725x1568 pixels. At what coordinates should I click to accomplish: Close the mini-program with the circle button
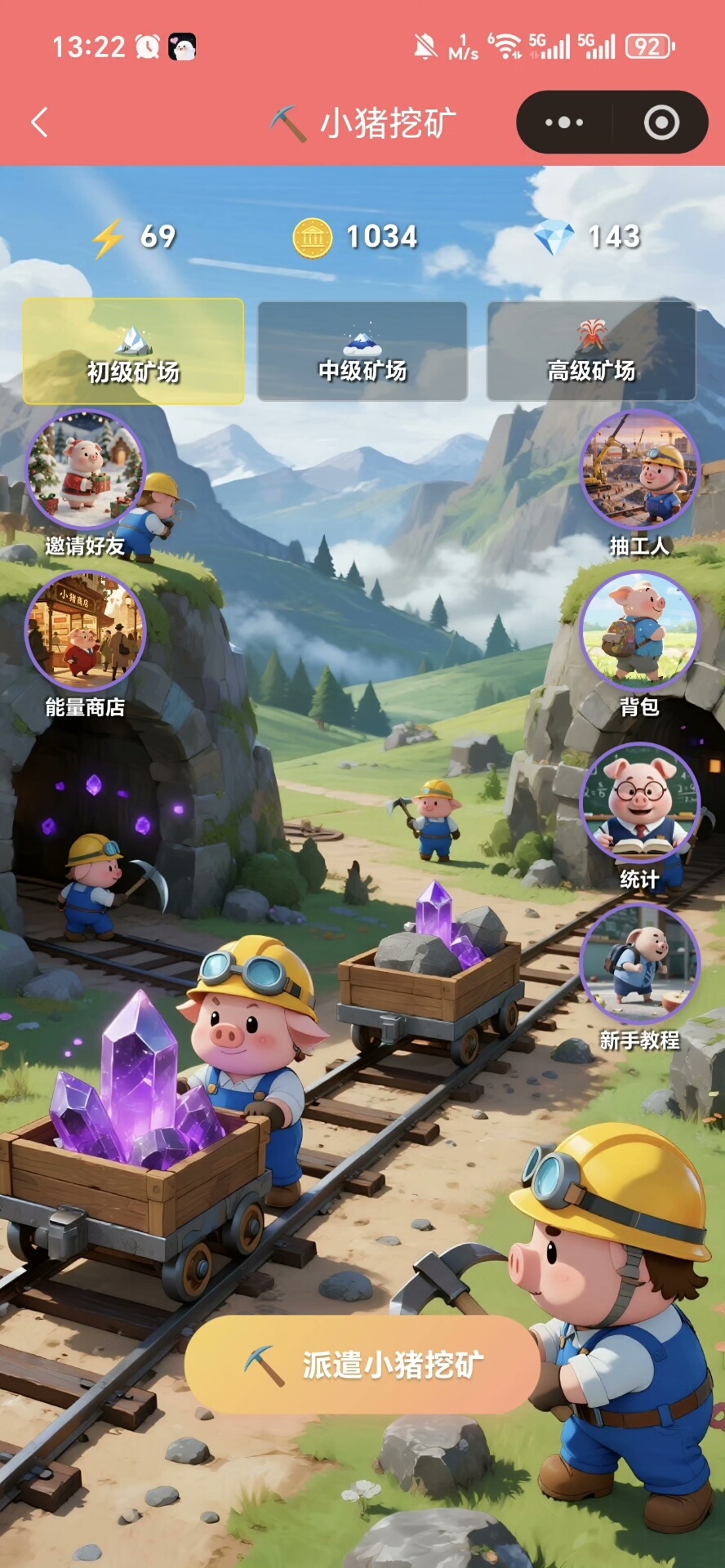(661, 122)
